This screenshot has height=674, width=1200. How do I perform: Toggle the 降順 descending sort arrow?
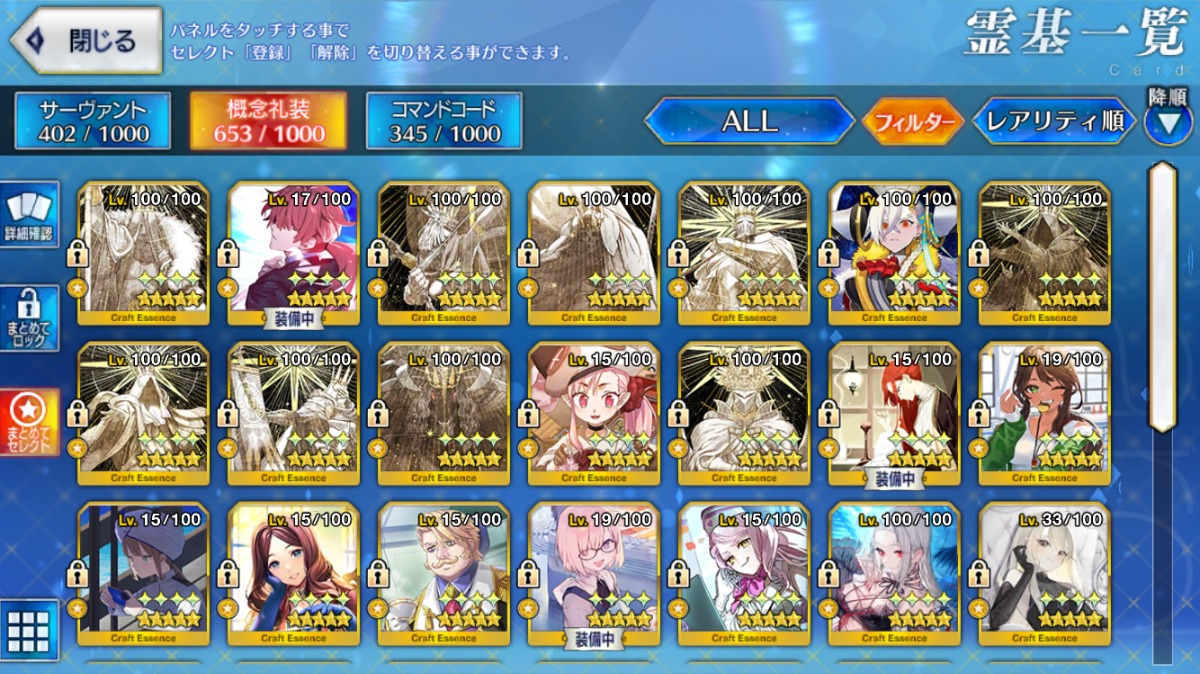(1167, 120)
